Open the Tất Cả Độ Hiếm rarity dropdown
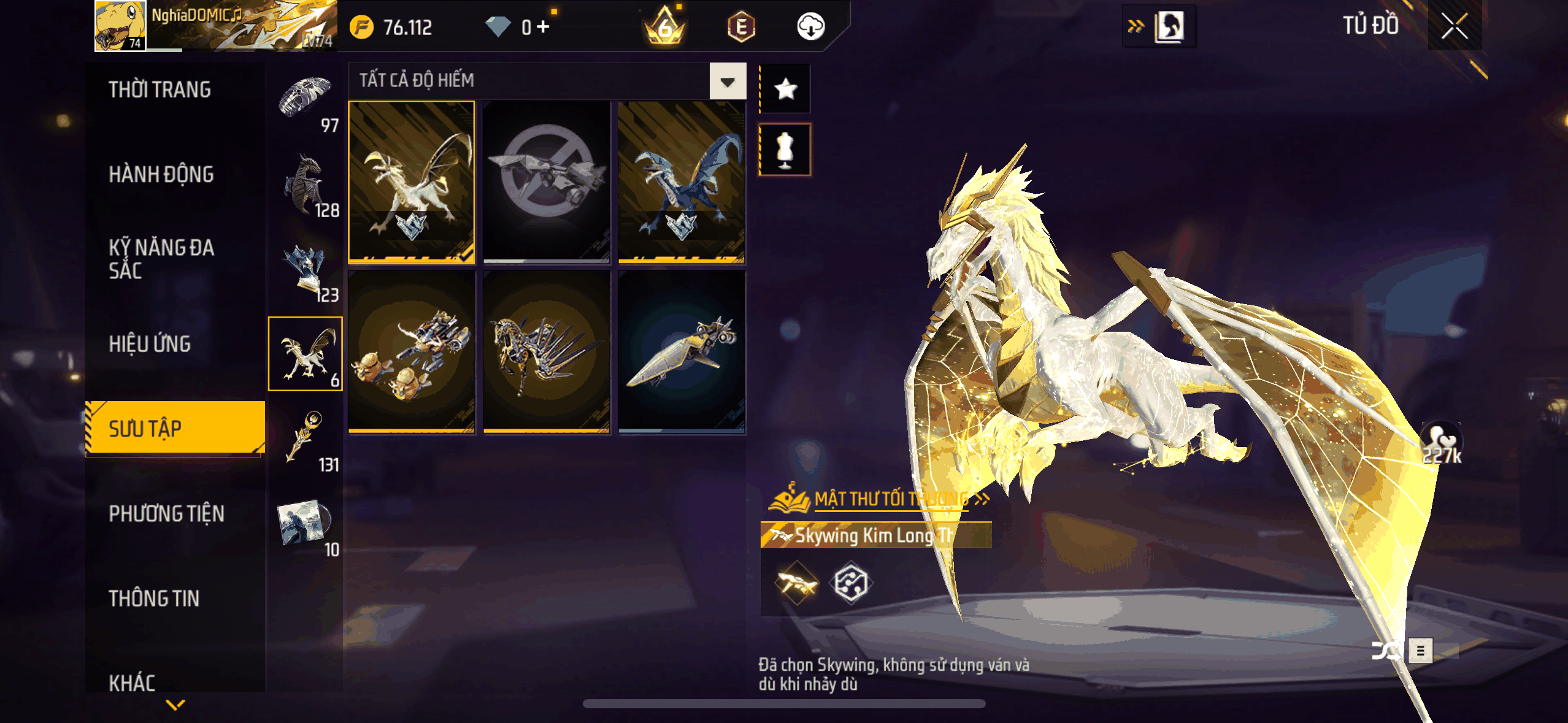1568x723 pixels. (x=728, y=82)
